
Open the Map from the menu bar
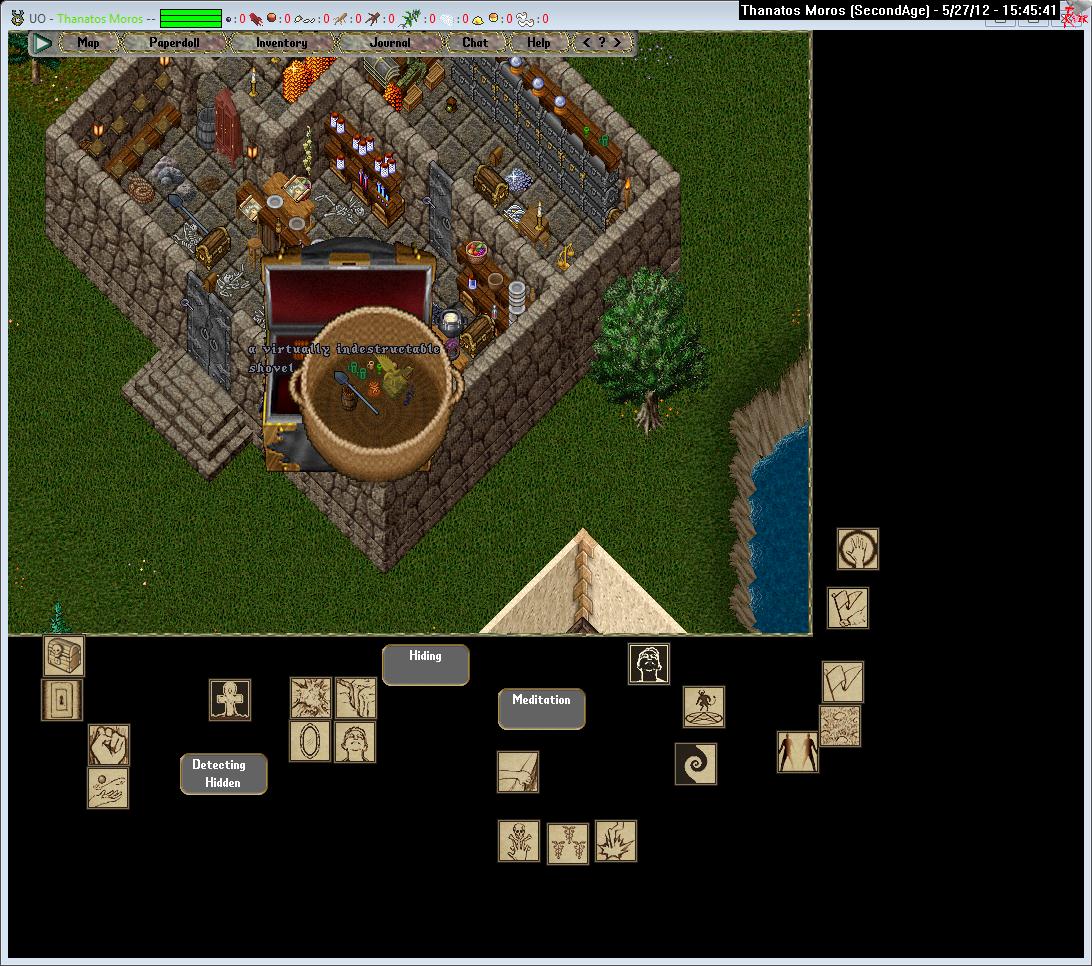89,43
